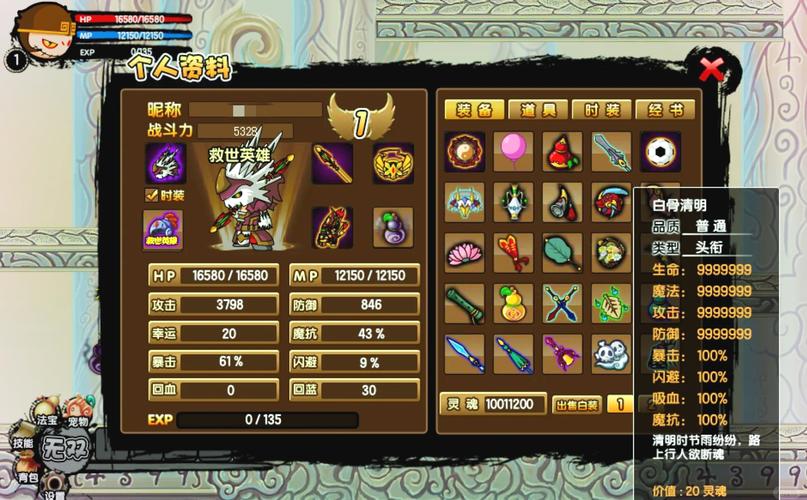Close the 个人资料 character panel

click(x=712, y=69)
